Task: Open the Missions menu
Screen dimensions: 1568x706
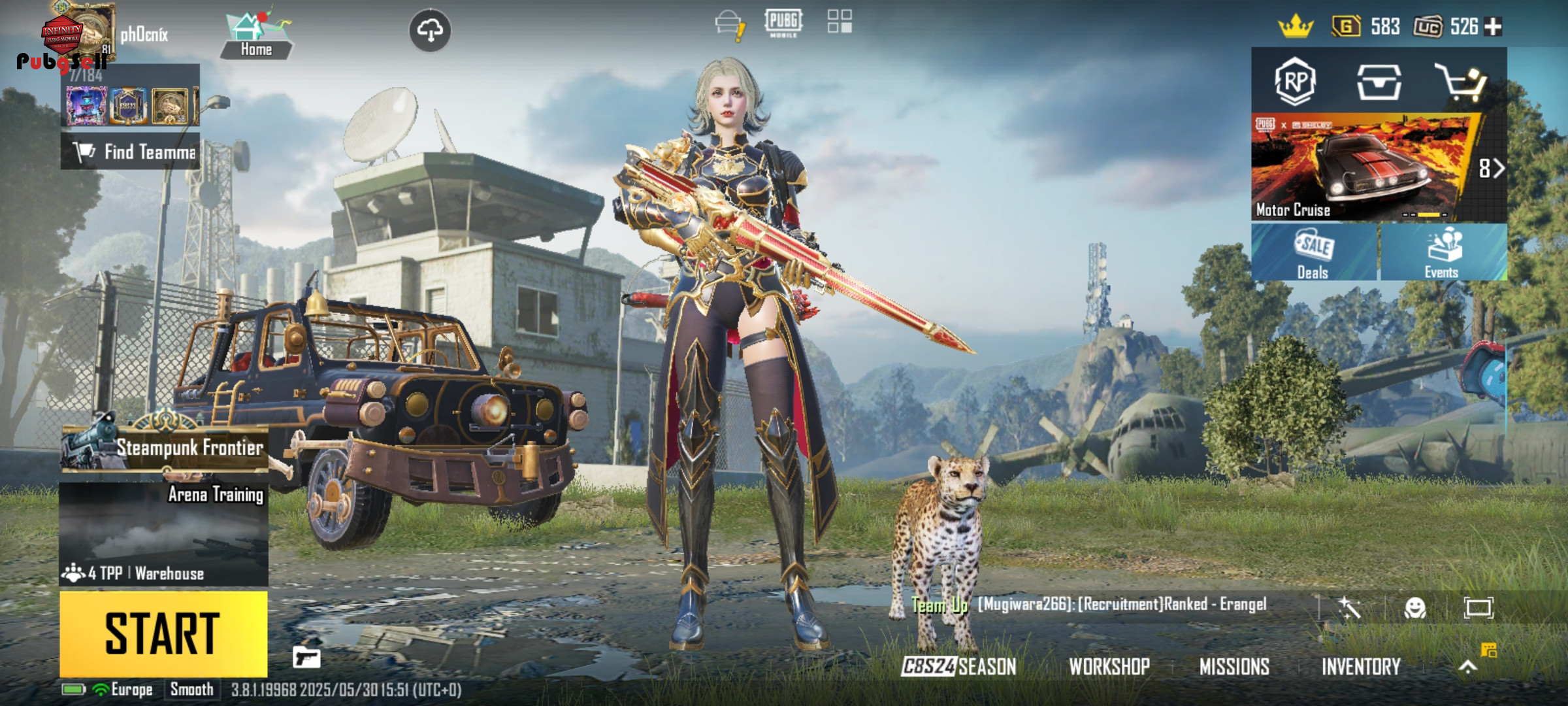Action: (x=1234, y=667)
